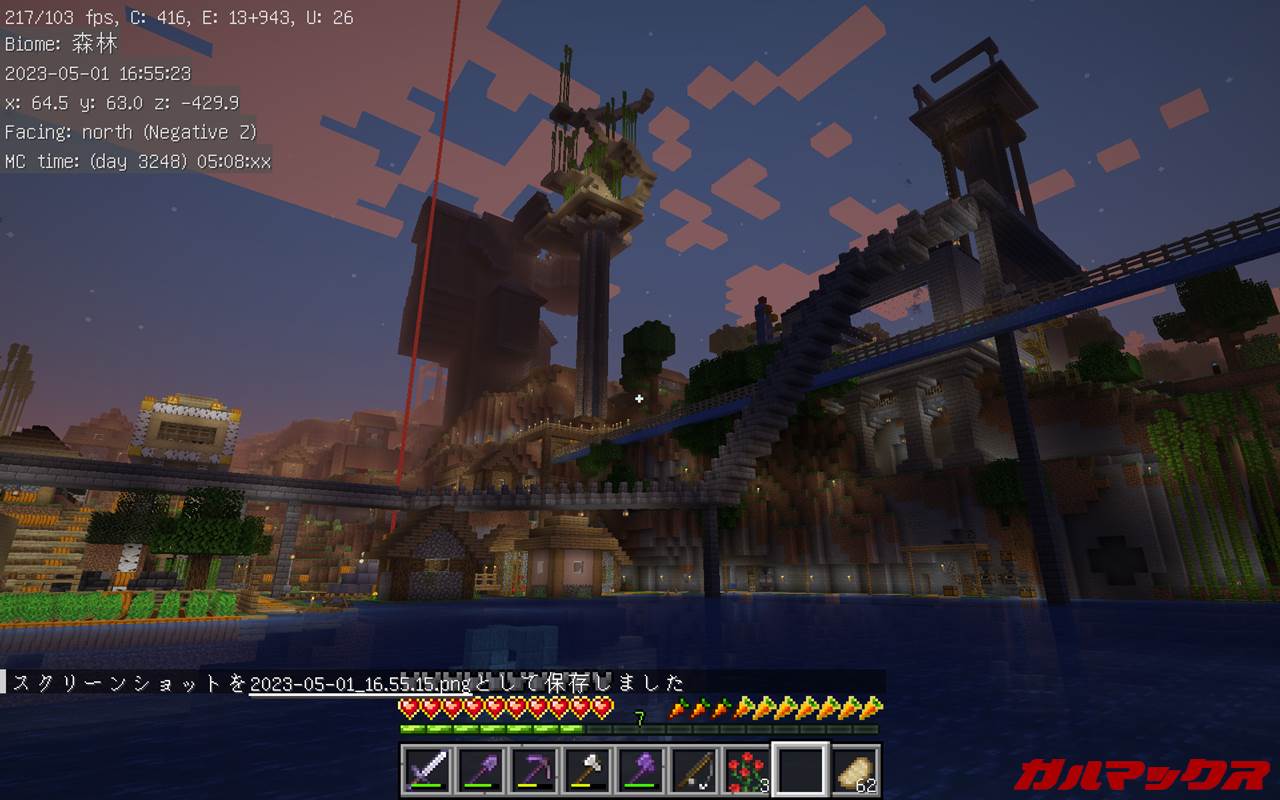Select the sword in the hotbar
Image resolution: width=1280 pixels, height=800 pixels.
coord(426,770)
